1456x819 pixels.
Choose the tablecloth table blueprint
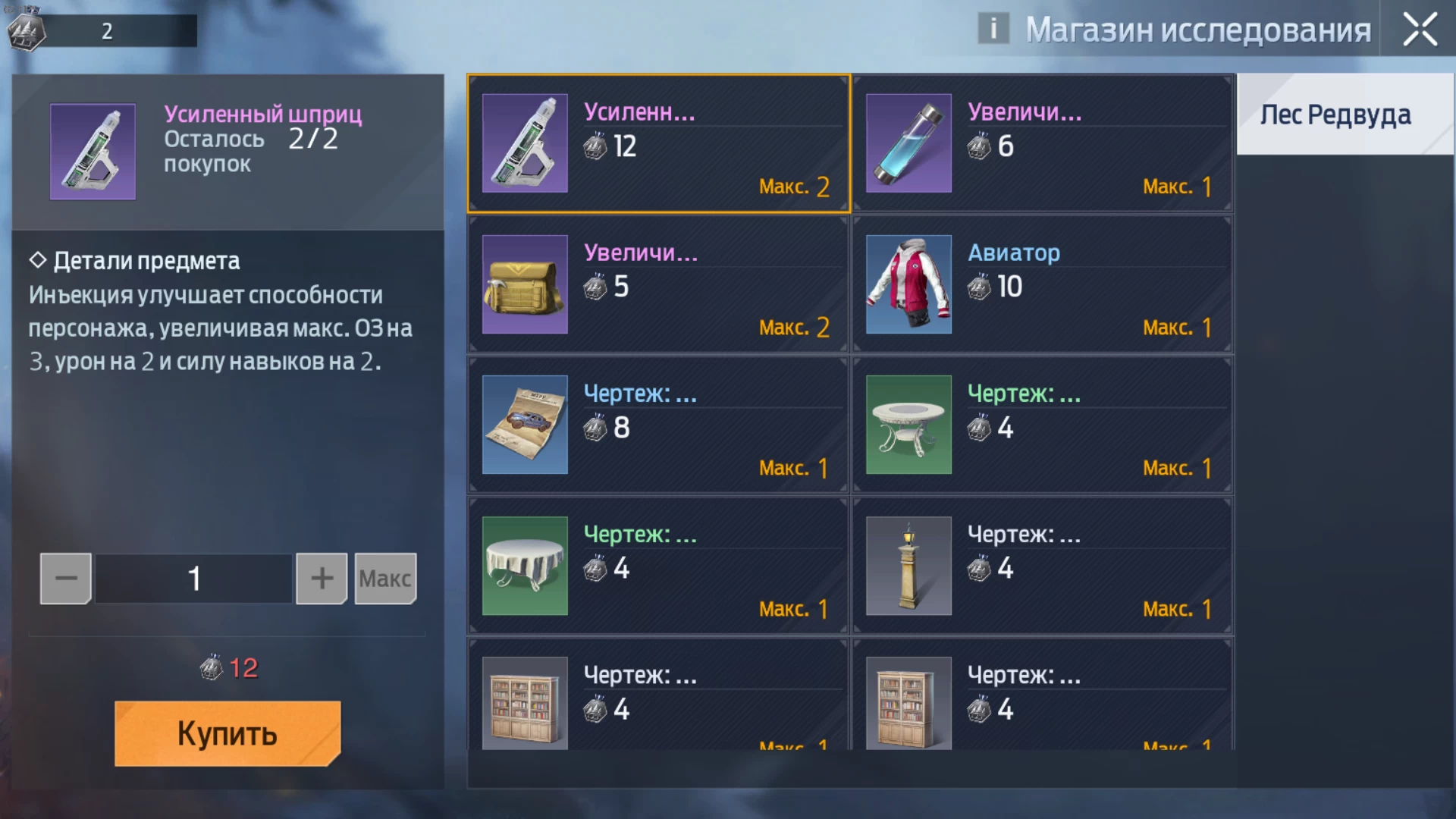pyautogui.click(x=658, y=566)
